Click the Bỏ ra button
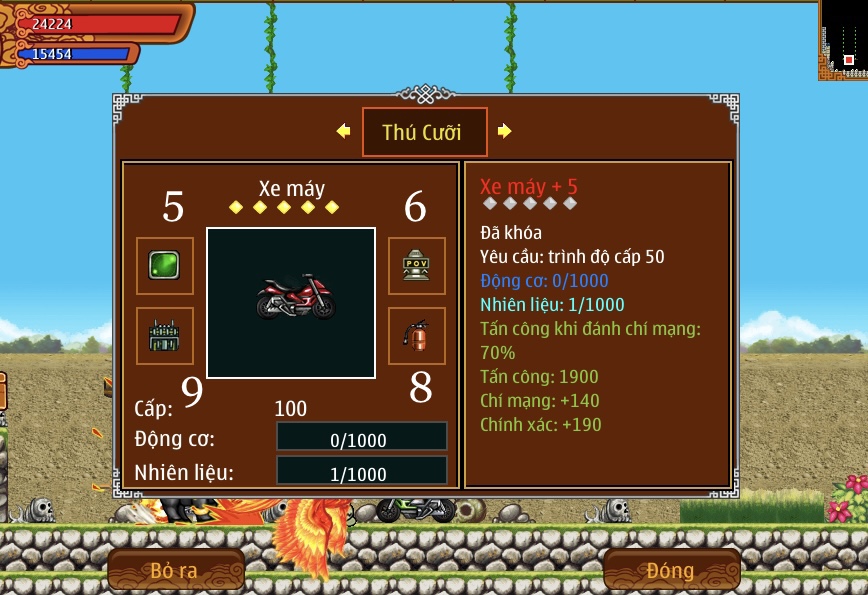Screen dimensions: 868x595 point(175,571)
